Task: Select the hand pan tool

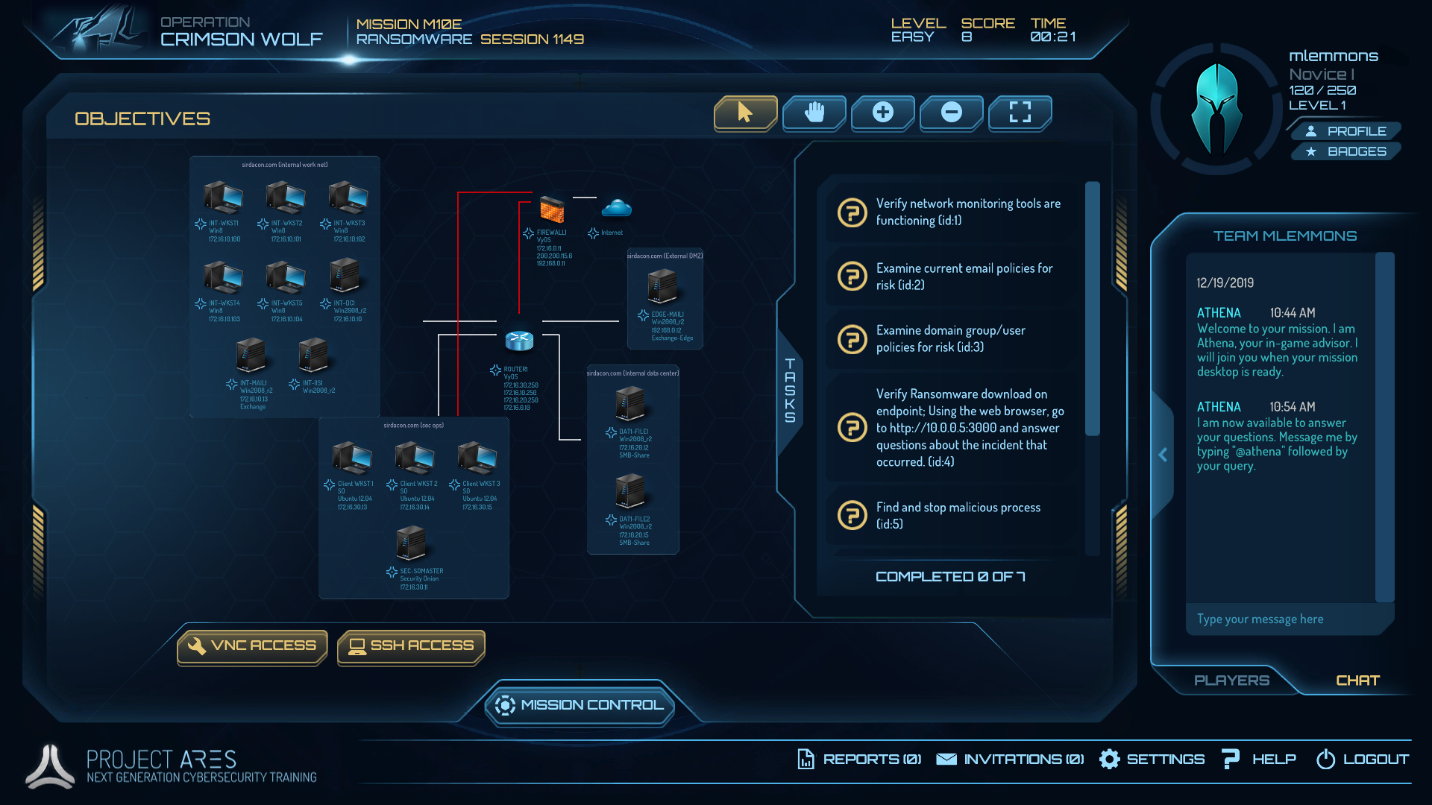Action: [x=814, y=113]
